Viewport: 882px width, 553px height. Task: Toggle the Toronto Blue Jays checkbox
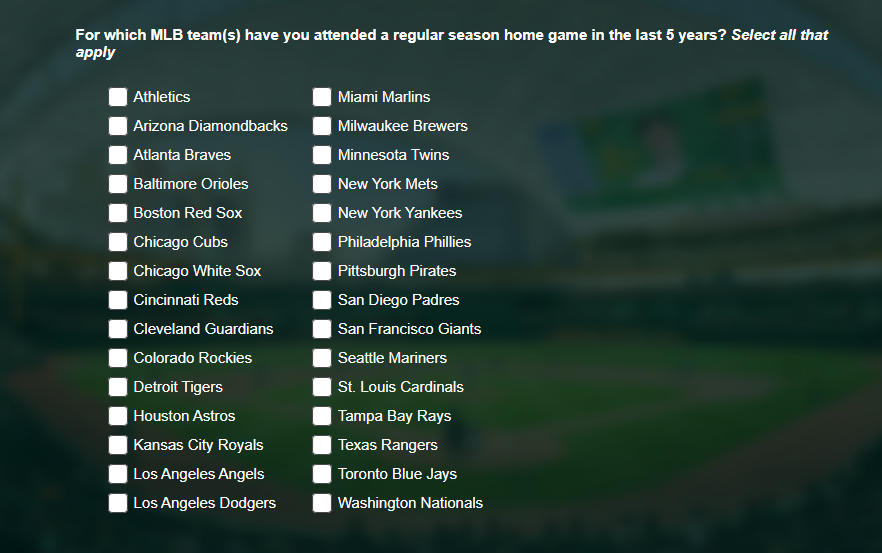pyautogui.click(x=322, y=474)
